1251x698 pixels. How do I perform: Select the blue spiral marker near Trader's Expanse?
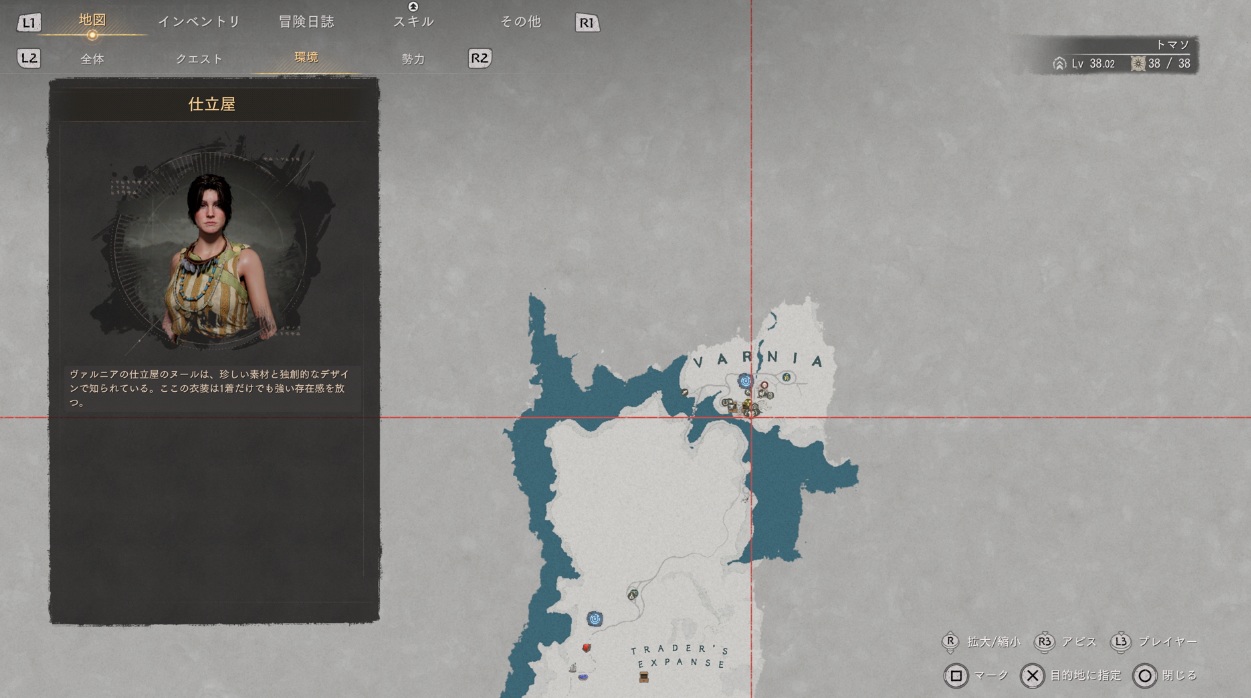point(595,619)
